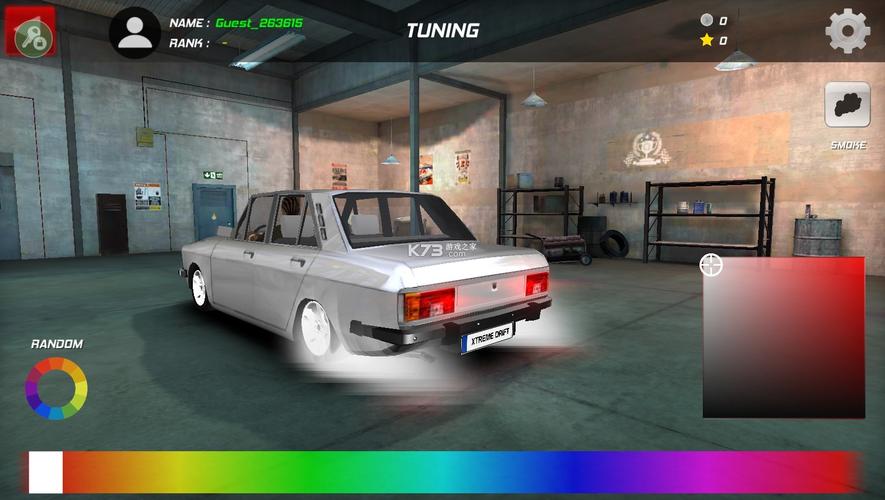Pick a random color with the color wheel
This screenshot has height=500, width=885.
click(x=56, y=388)
